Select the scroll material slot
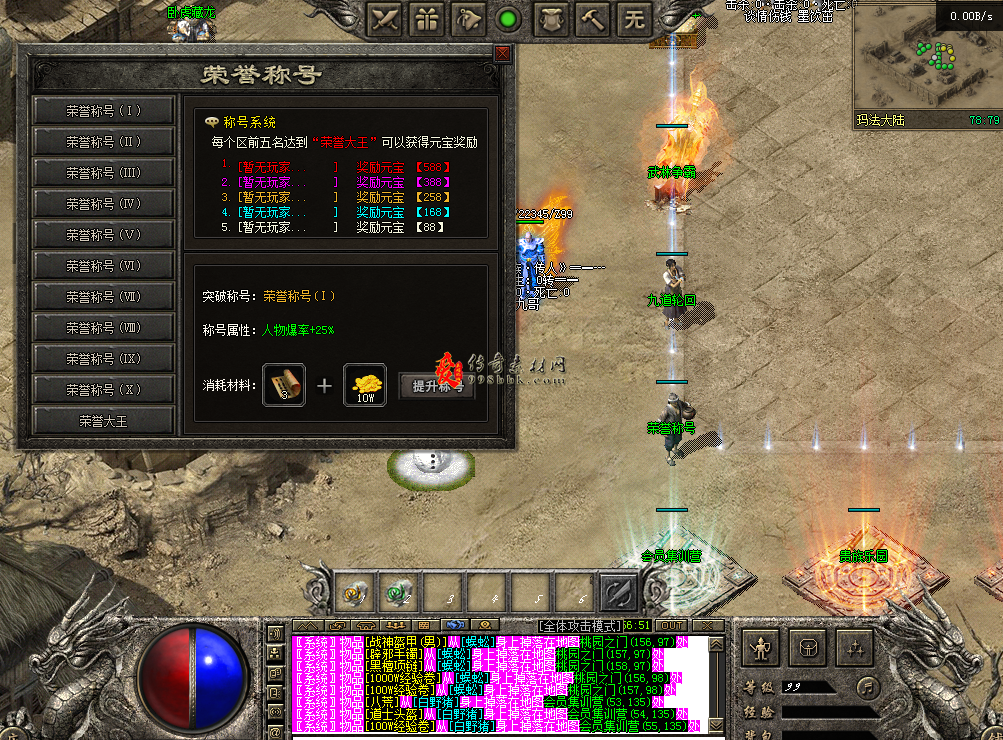Viewport: 1003px width, 740px height. coord(284,385)
